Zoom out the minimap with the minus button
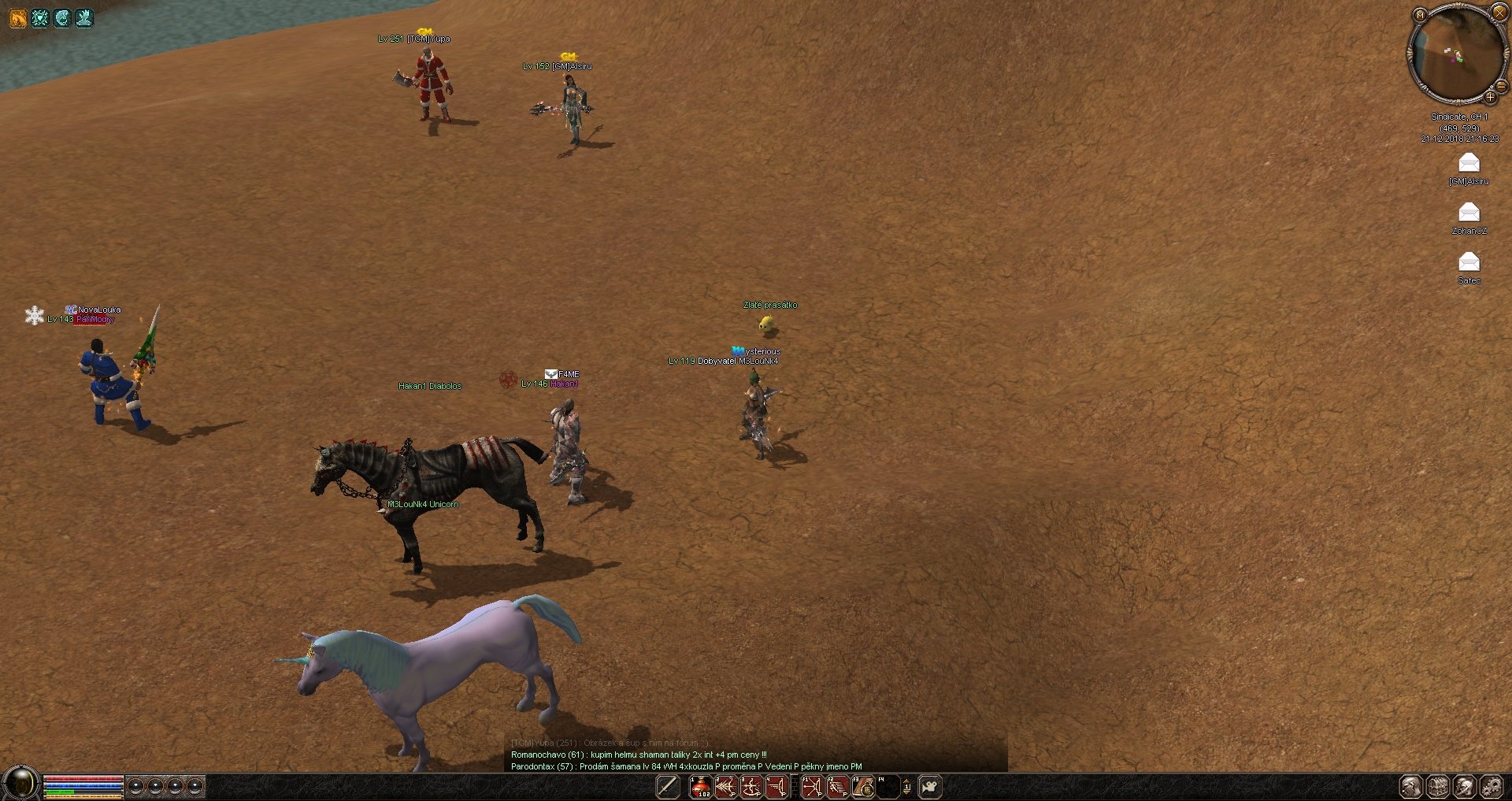The width and height of the screenshot is (1512, 801). [1501, 87]
